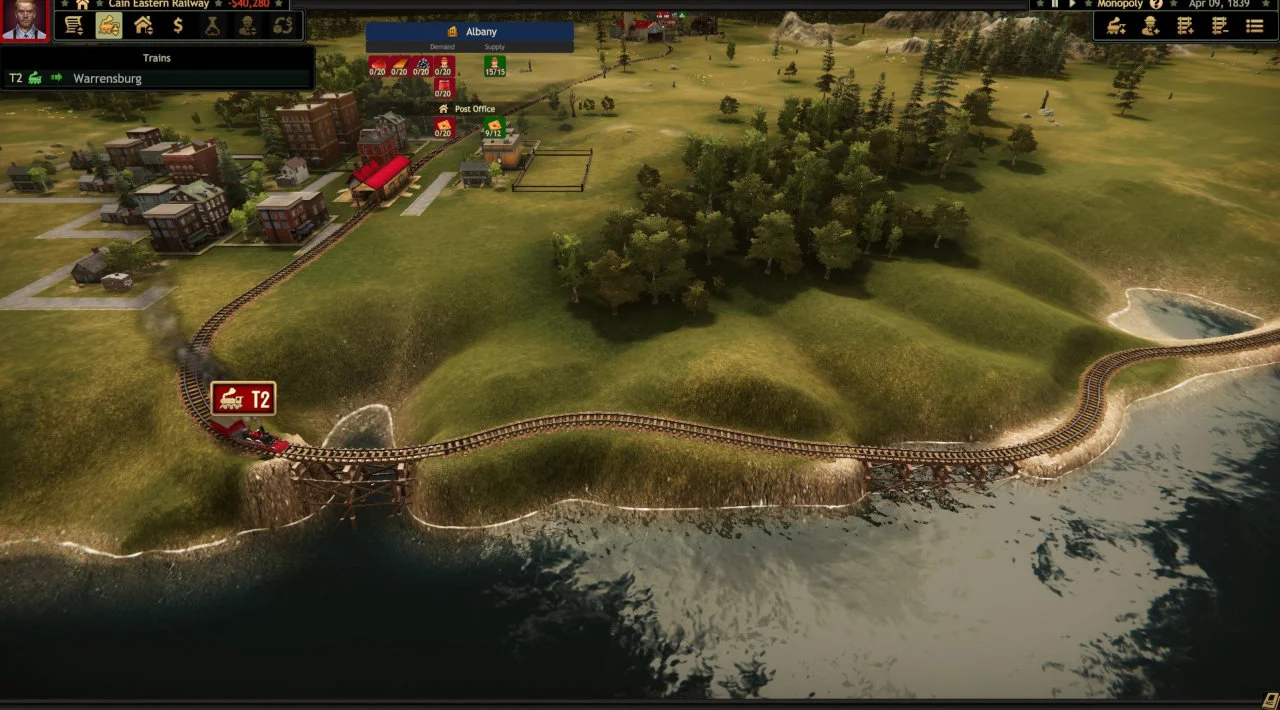Click the T2 train marker on the track
The height and width of the screenshot is (710, 1280).
click(x=243, y=399)
